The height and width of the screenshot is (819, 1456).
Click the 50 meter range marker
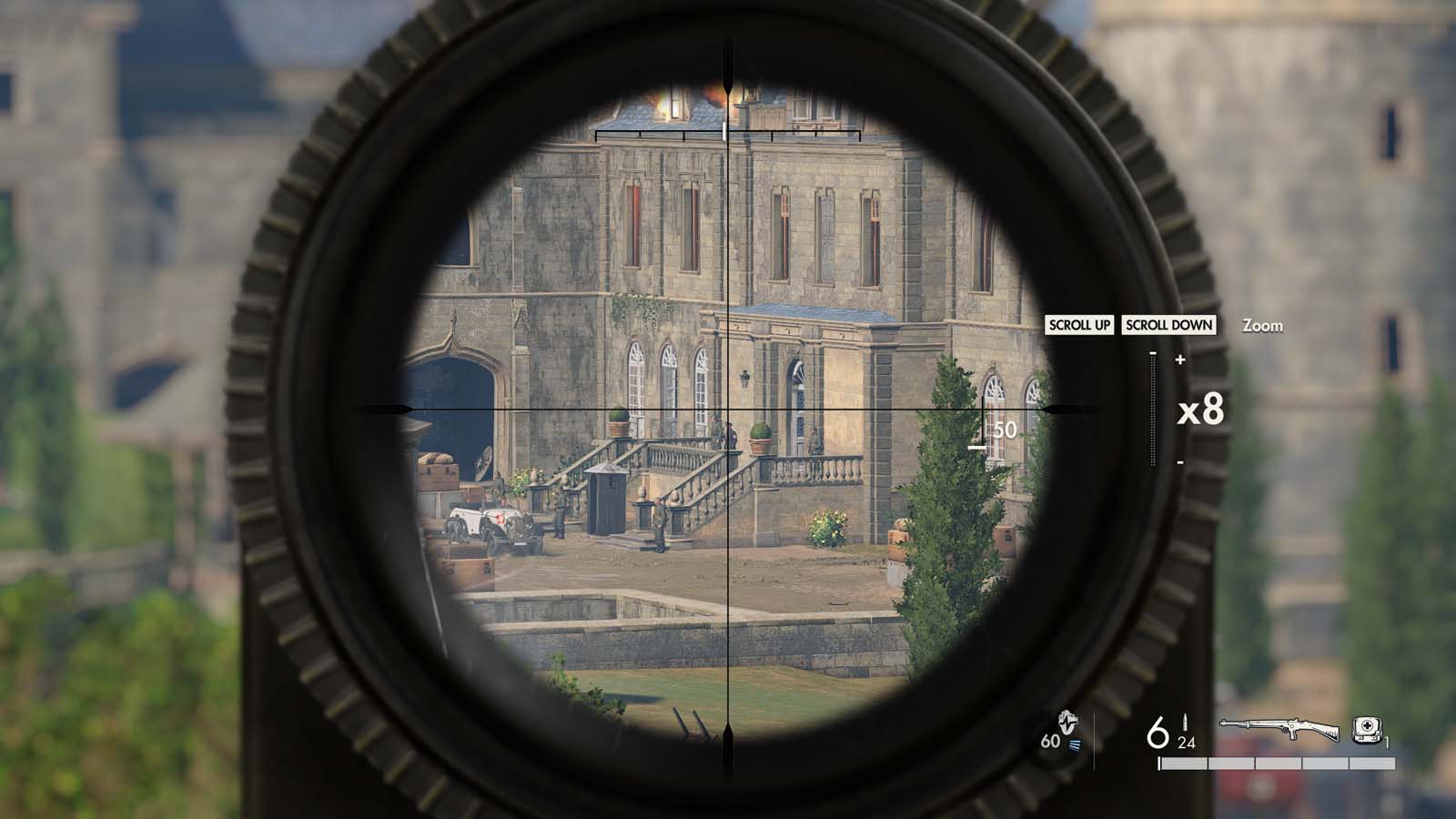coord(1004,431)
